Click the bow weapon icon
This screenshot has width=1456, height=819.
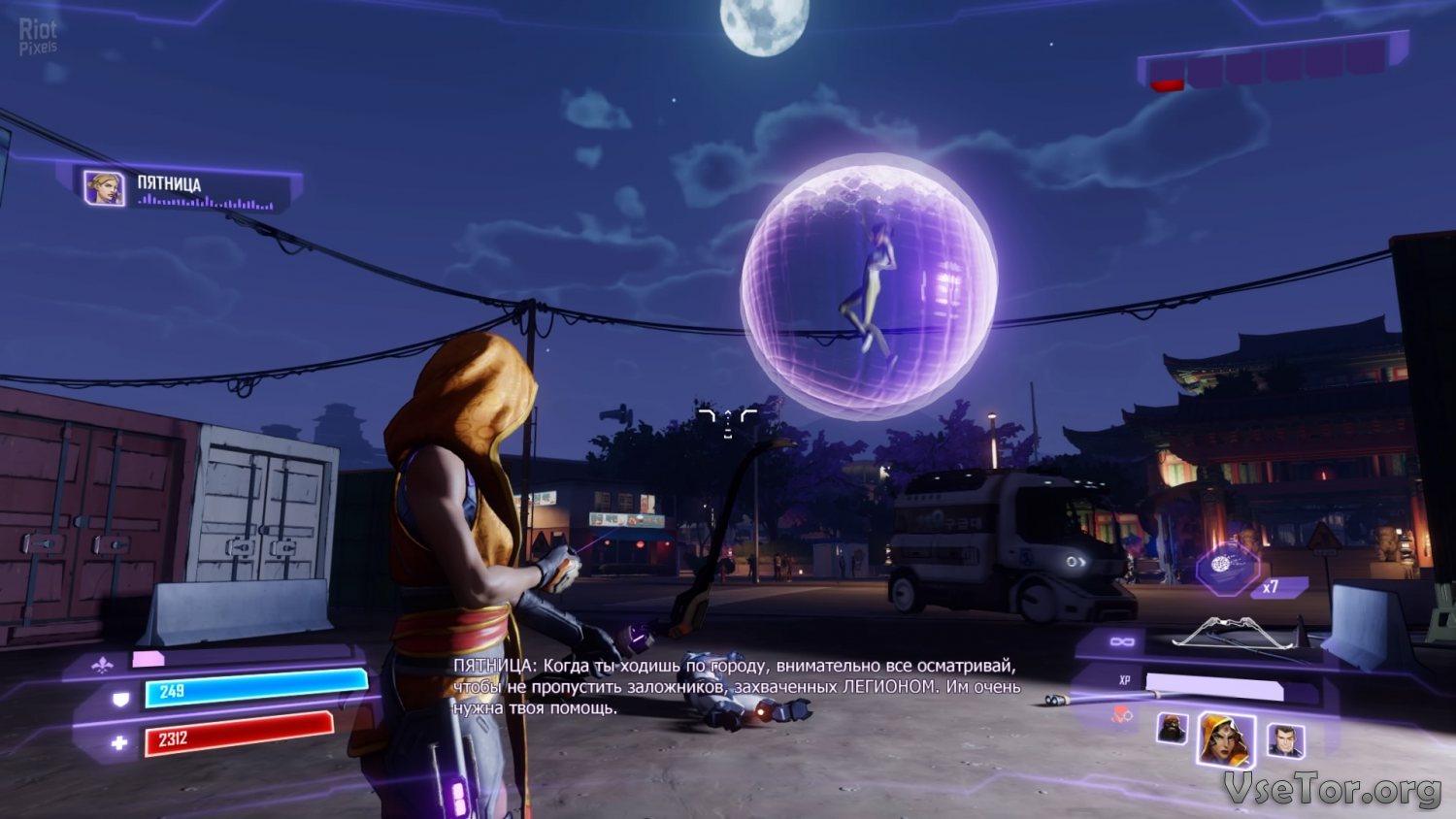click(x=1232, y=633)
